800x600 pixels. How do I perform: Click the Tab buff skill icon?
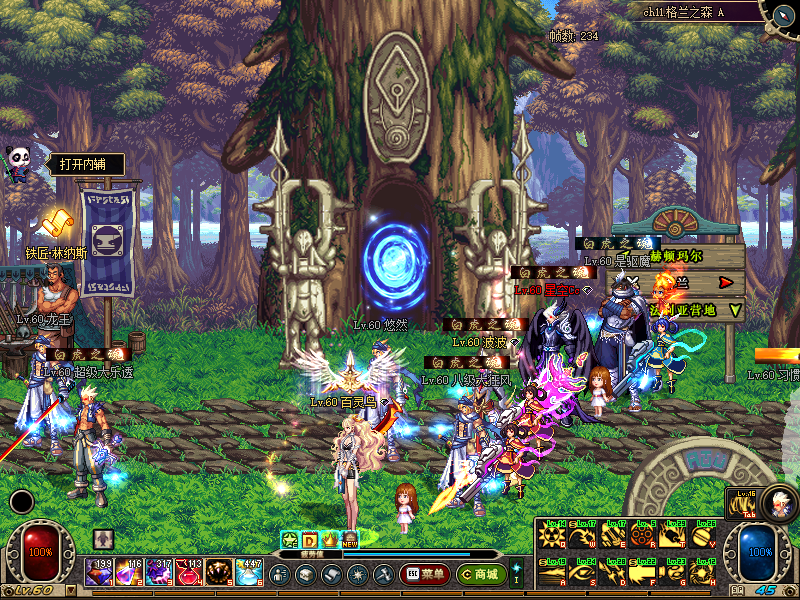(741, 504)
